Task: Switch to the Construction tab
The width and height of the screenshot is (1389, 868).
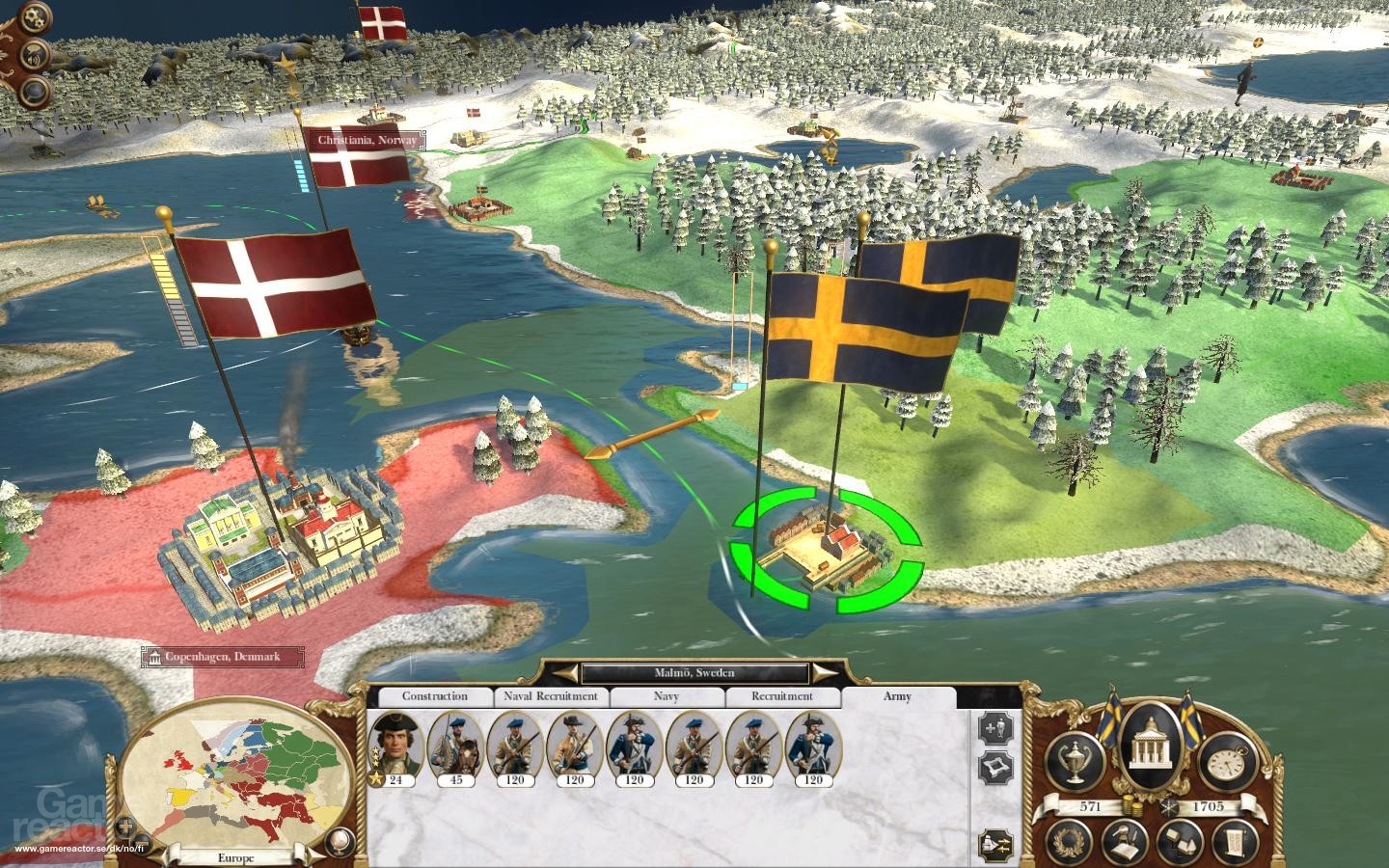Action: coord(435,696)
